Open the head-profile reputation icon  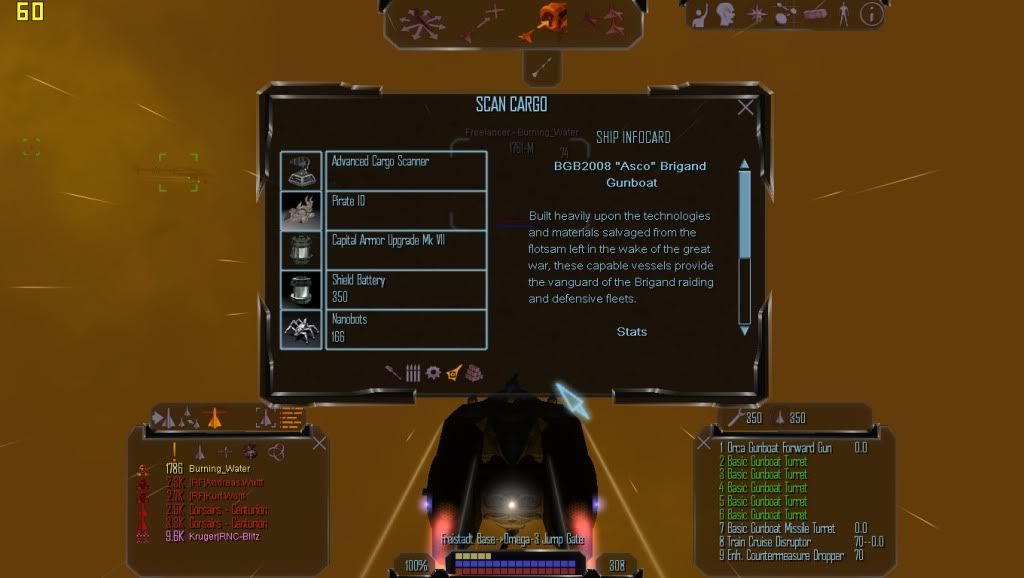(x=727, y=14)
